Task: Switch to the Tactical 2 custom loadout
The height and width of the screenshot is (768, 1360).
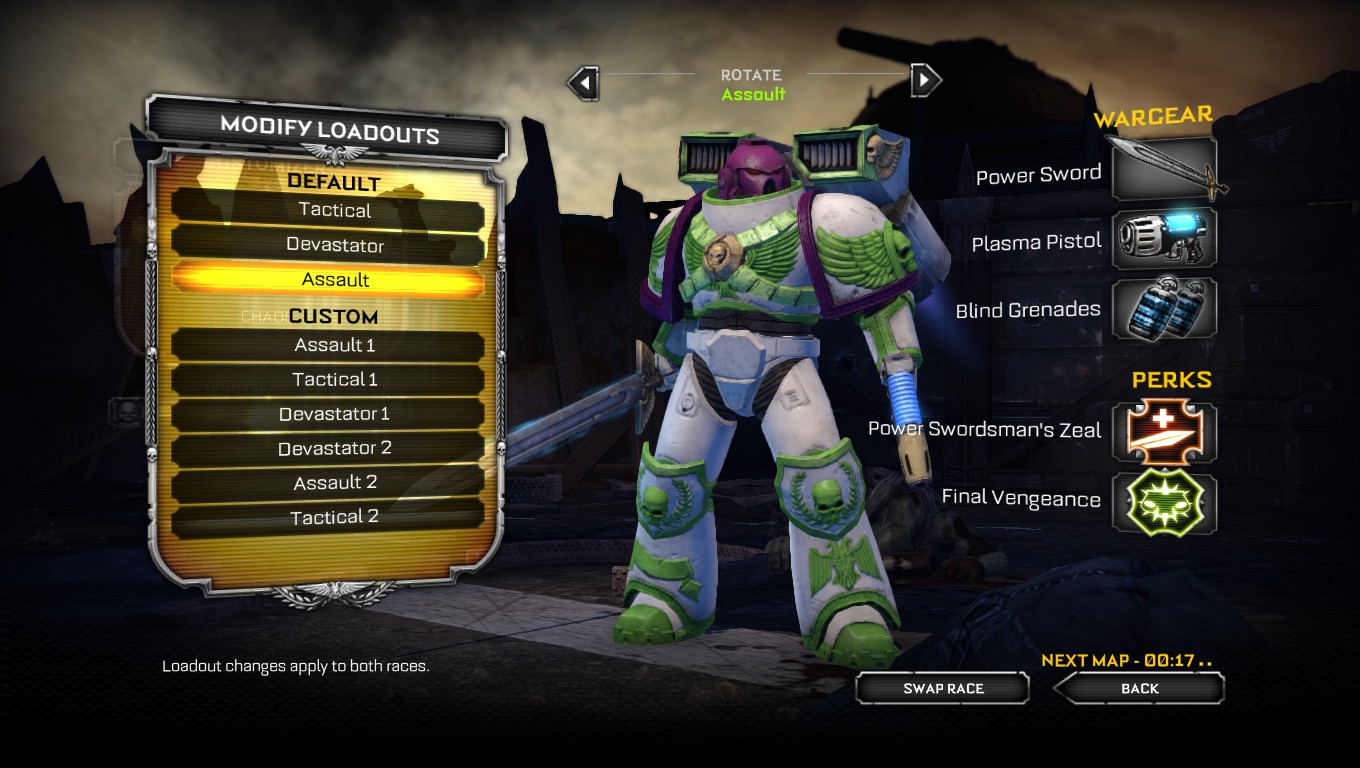Action: coord(335,518)
